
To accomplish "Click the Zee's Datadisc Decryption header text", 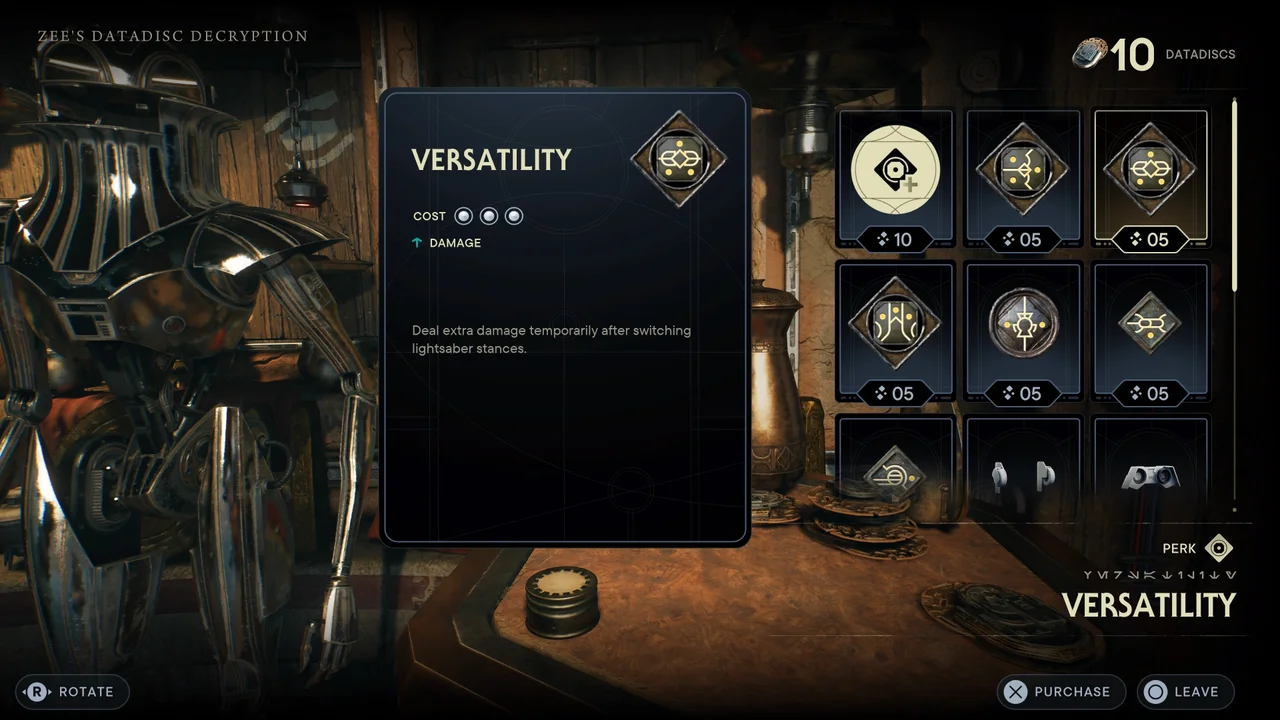I will coord(172,35).
